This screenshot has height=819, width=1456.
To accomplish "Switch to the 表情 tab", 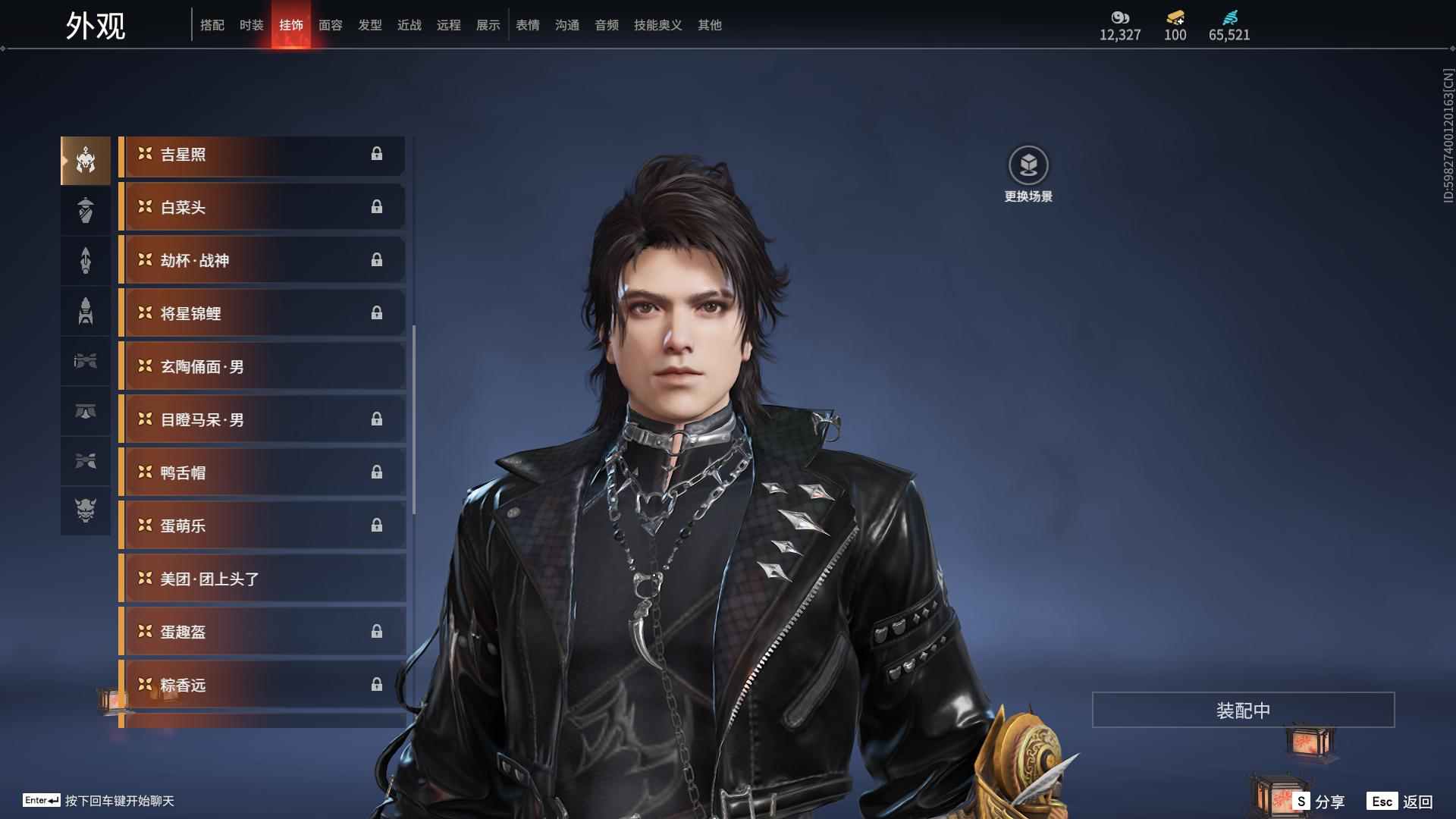I will [x=527, y=25].
